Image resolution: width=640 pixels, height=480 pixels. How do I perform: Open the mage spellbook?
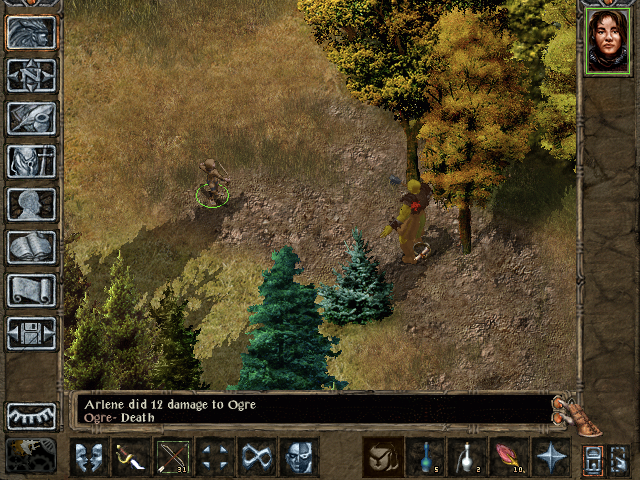point(32,247)
